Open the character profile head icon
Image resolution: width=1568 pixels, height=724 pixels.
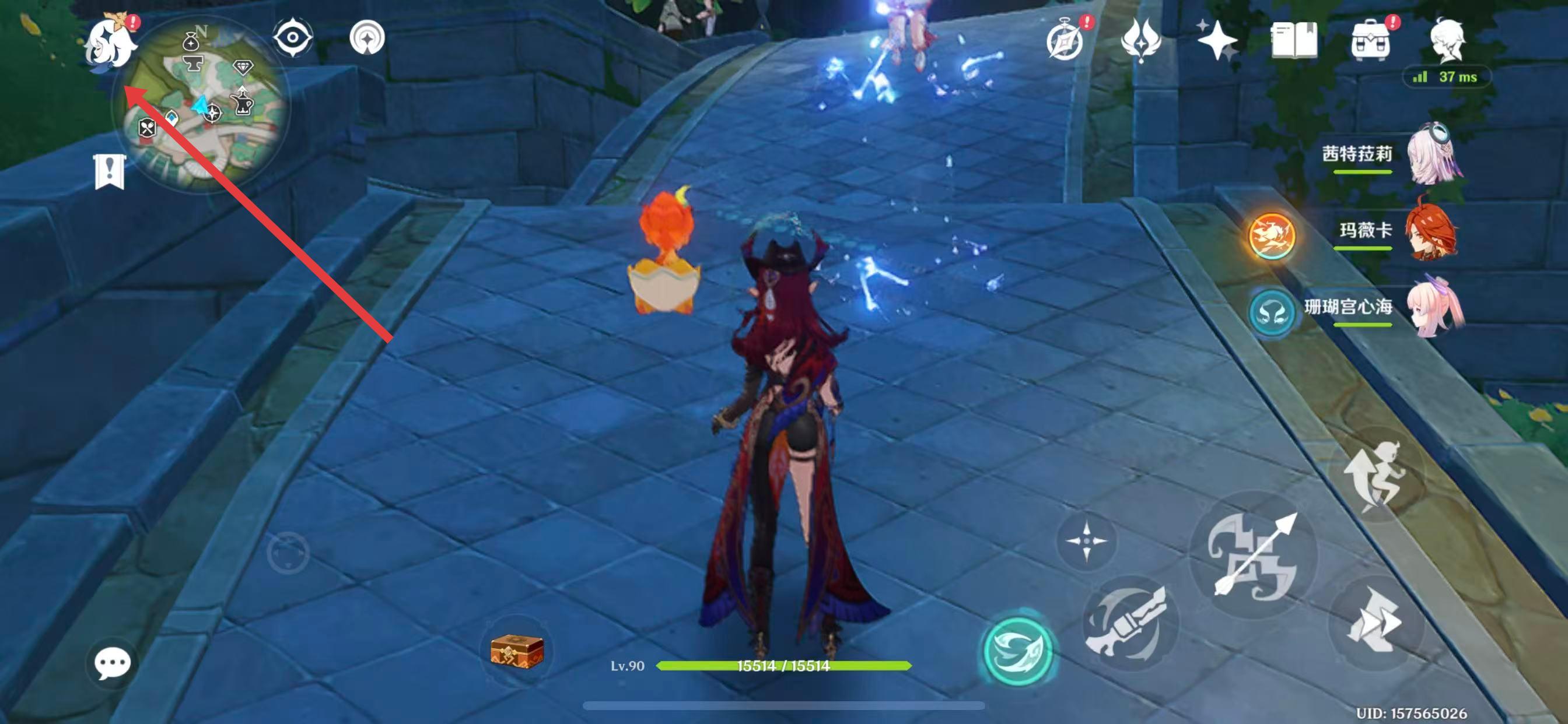pyautogui.click(x=1447, y=40)
